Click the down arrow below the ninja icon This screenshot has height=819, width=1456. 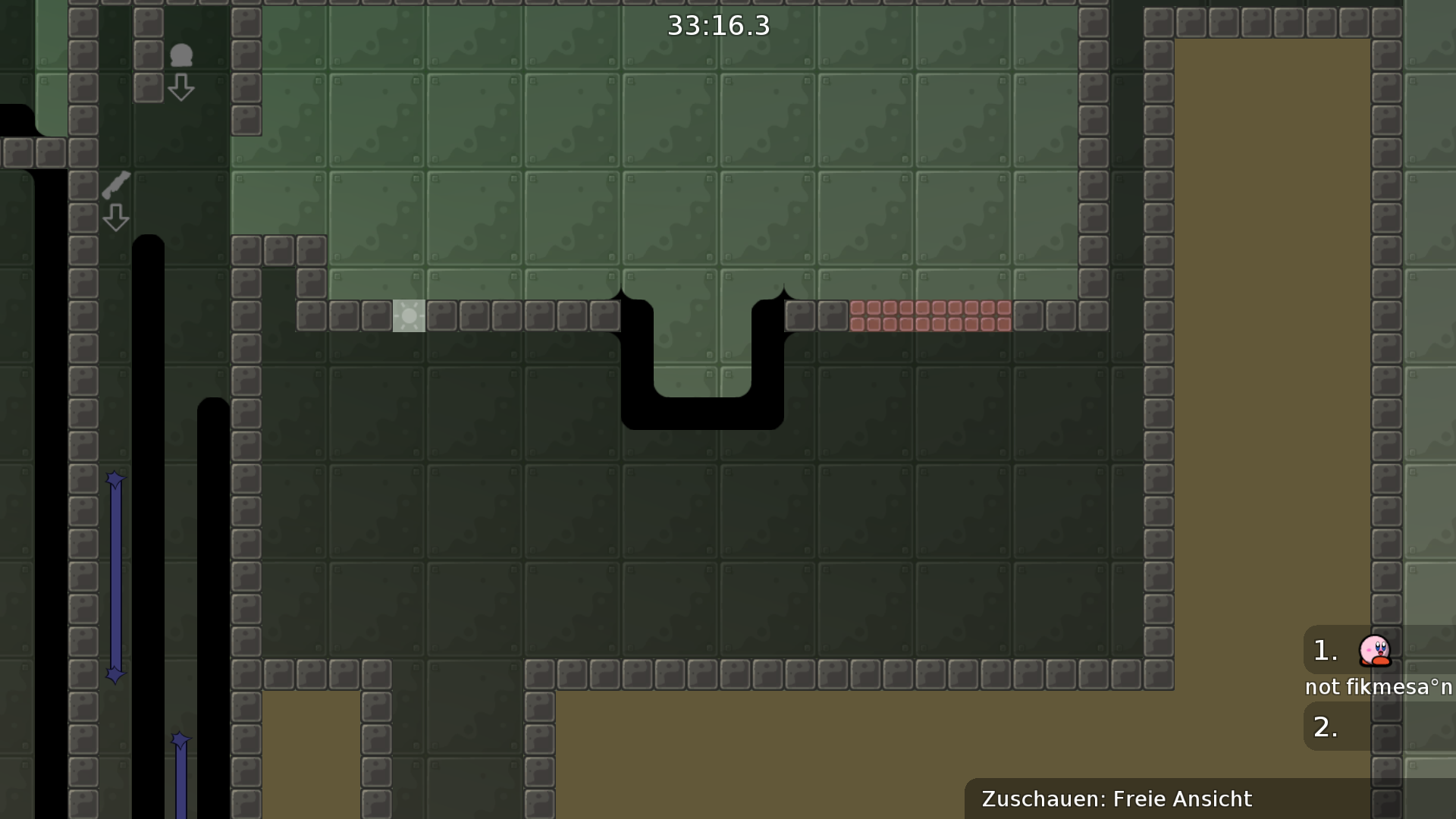click(182, 89)
